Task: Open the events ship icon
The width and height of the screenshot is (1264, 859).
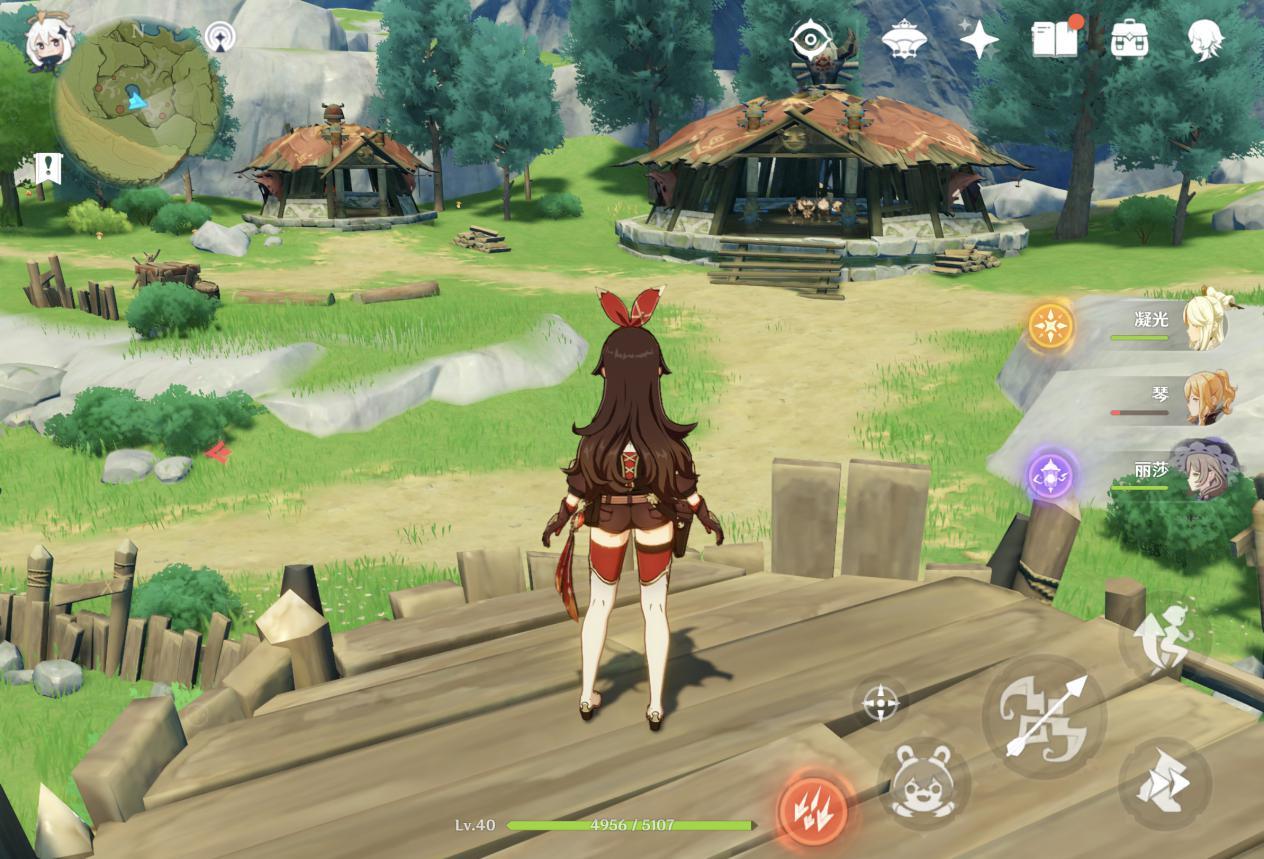Action: (903, 41)
